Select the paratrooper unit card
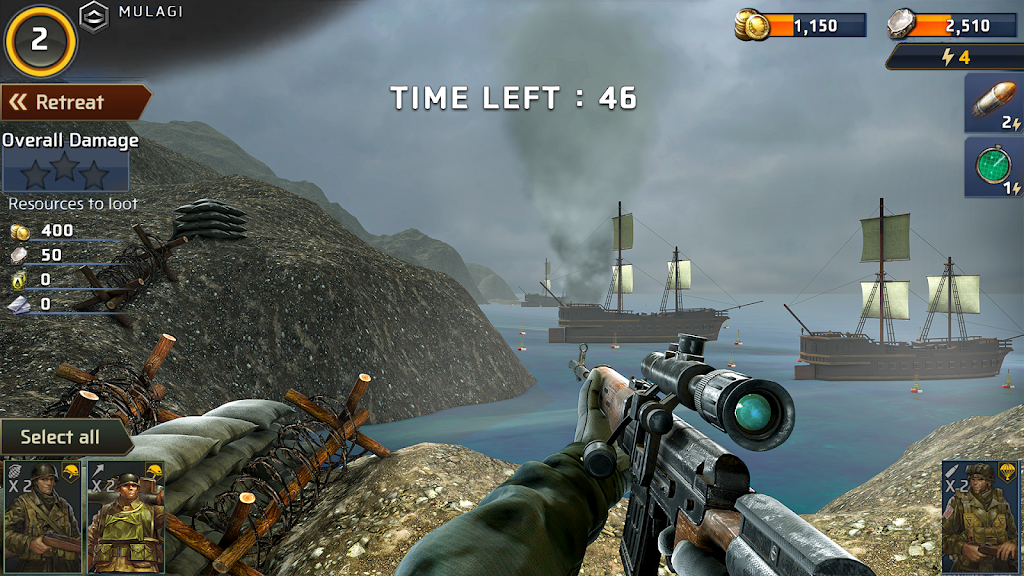 pos(981,516)
